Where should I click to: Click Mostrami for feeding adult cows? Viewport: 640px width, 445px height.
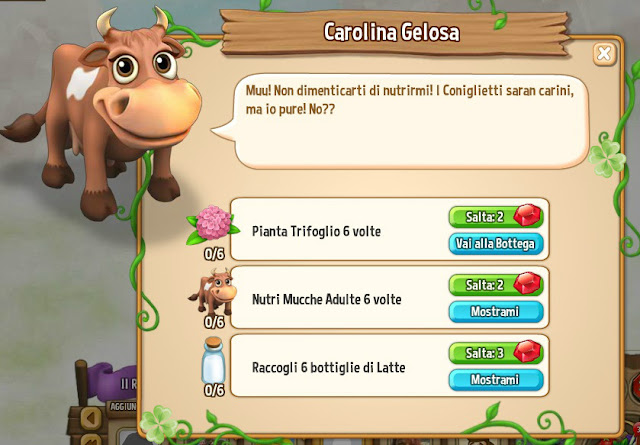pyautogui.click(x=496, y=312)
